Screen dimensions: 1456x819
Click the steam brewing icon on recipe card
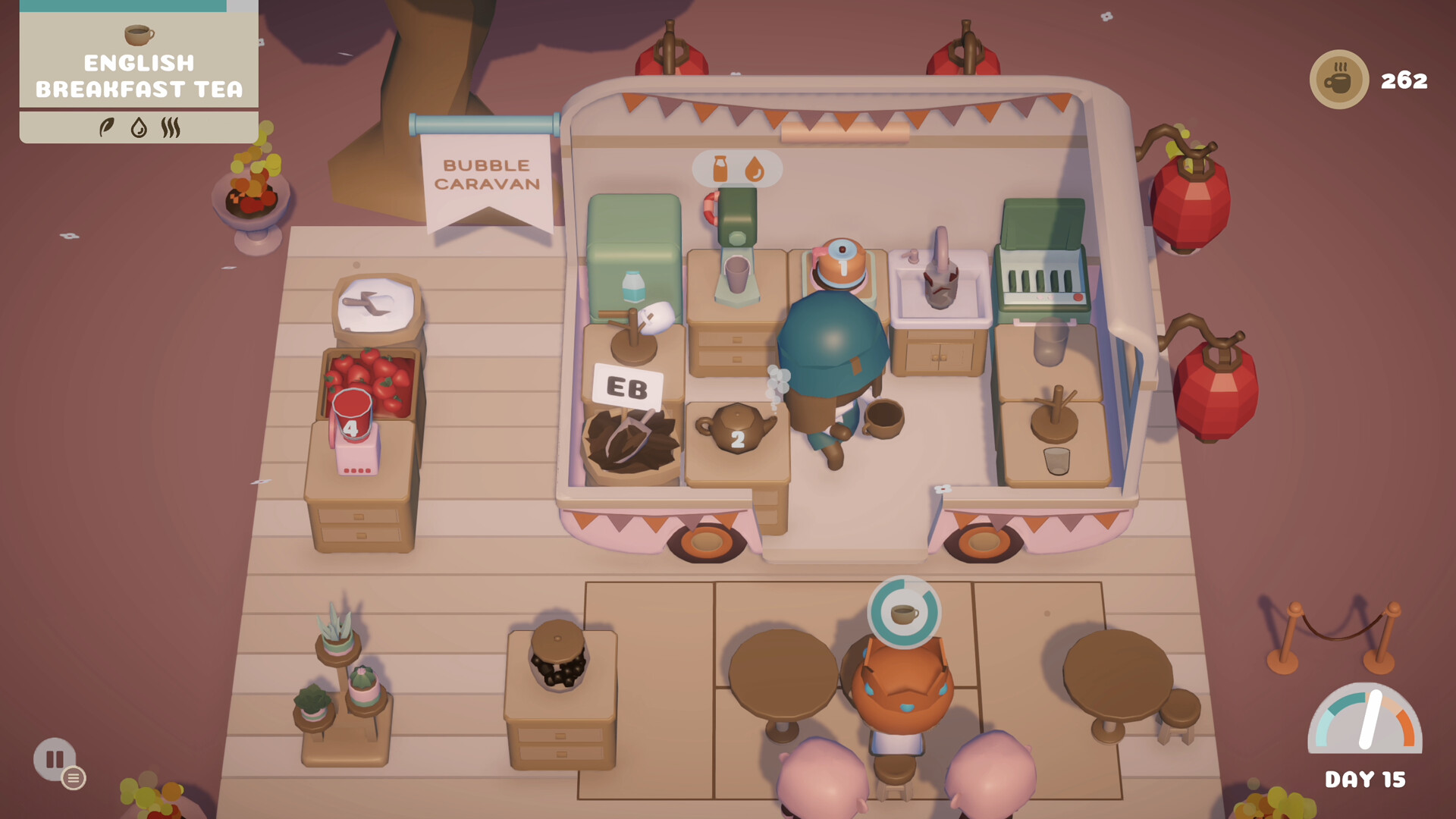[171, 127]
